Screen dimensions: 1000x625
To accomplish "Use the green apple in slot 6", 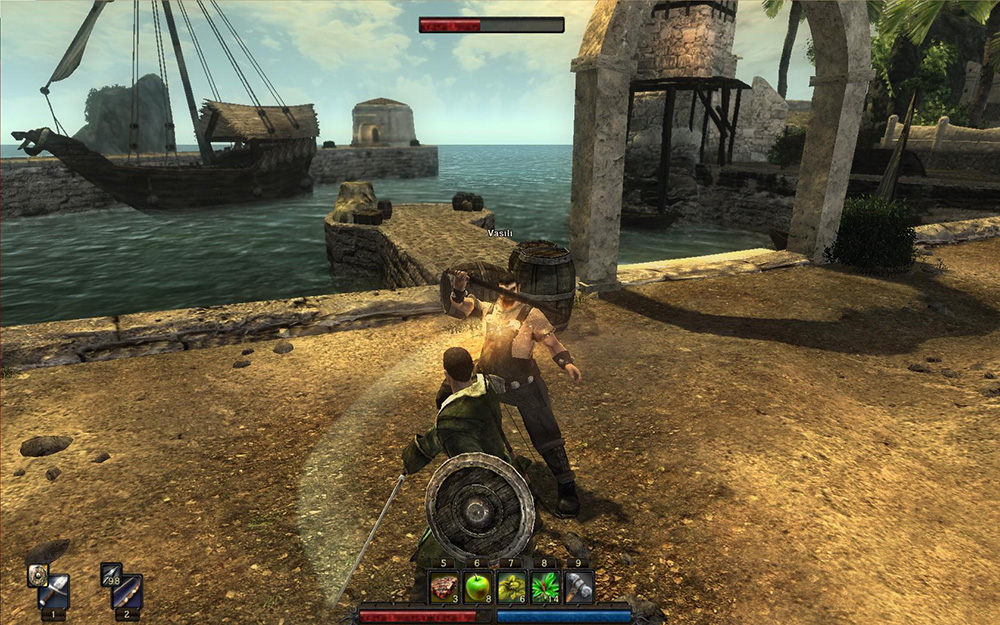I will [x=477, y=587].
